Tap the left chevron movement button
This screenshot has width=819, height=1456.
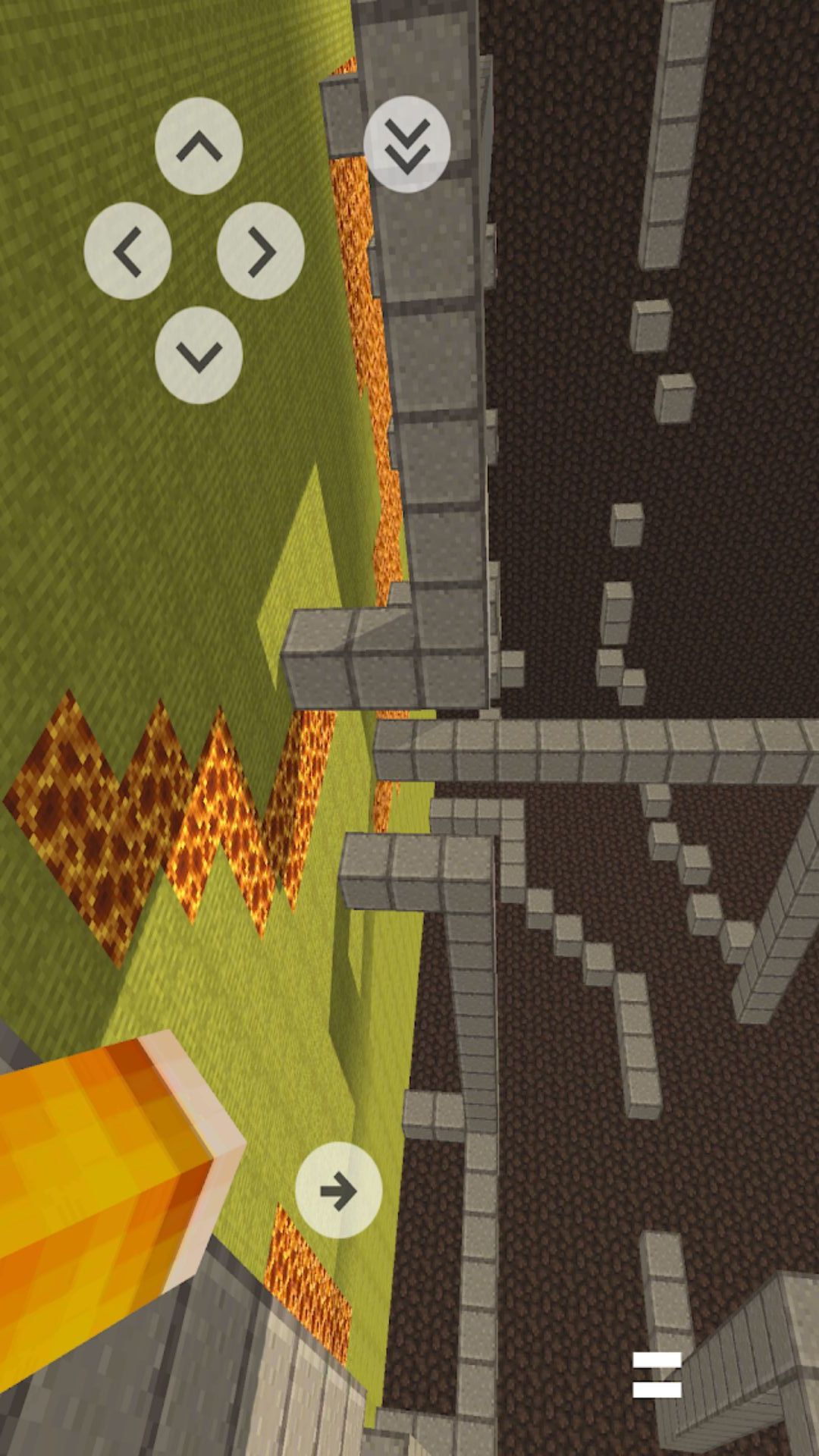(x=127, y=251)
